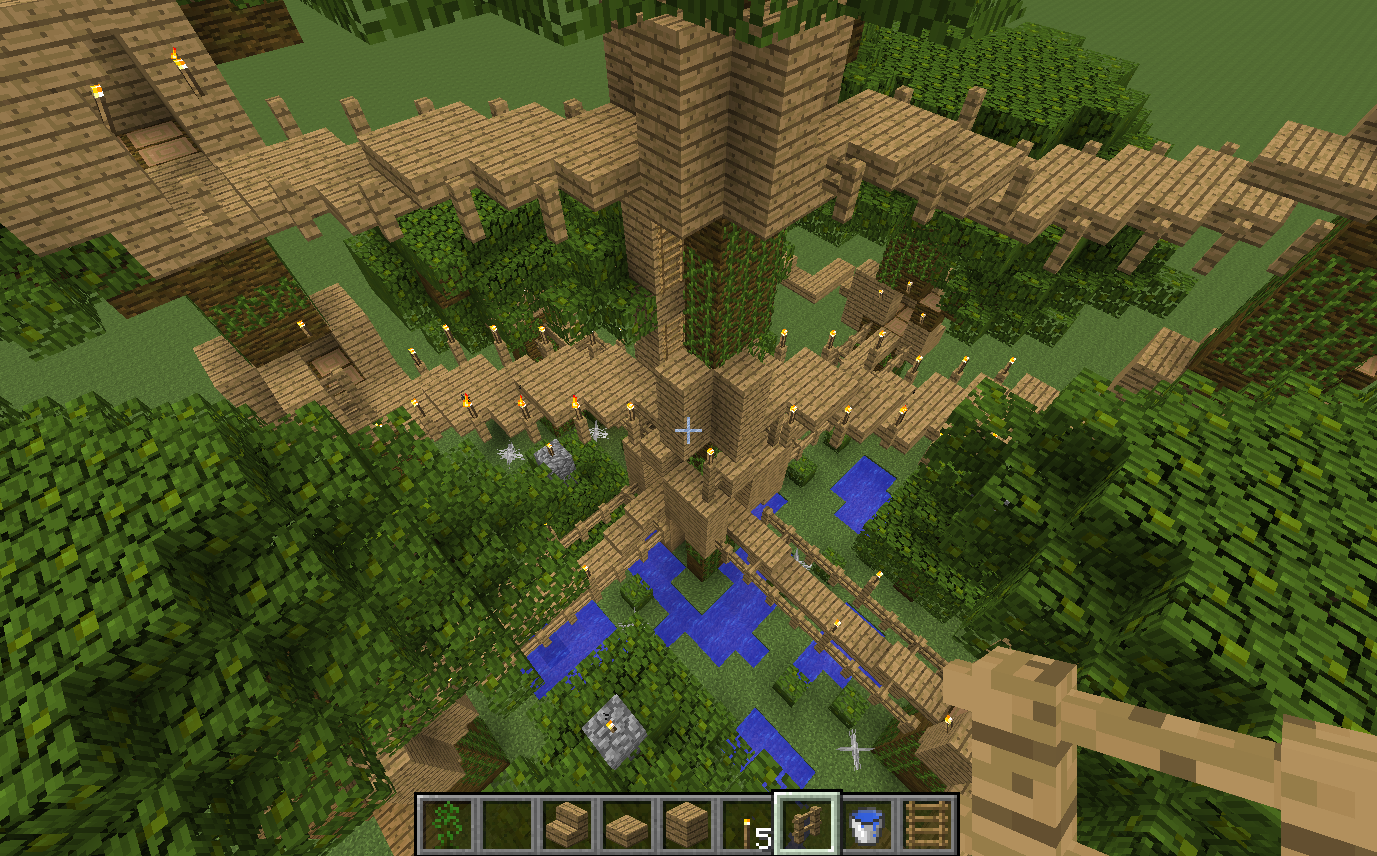
Task: Select the ladder hotbar slot
Action: point(926,825)
